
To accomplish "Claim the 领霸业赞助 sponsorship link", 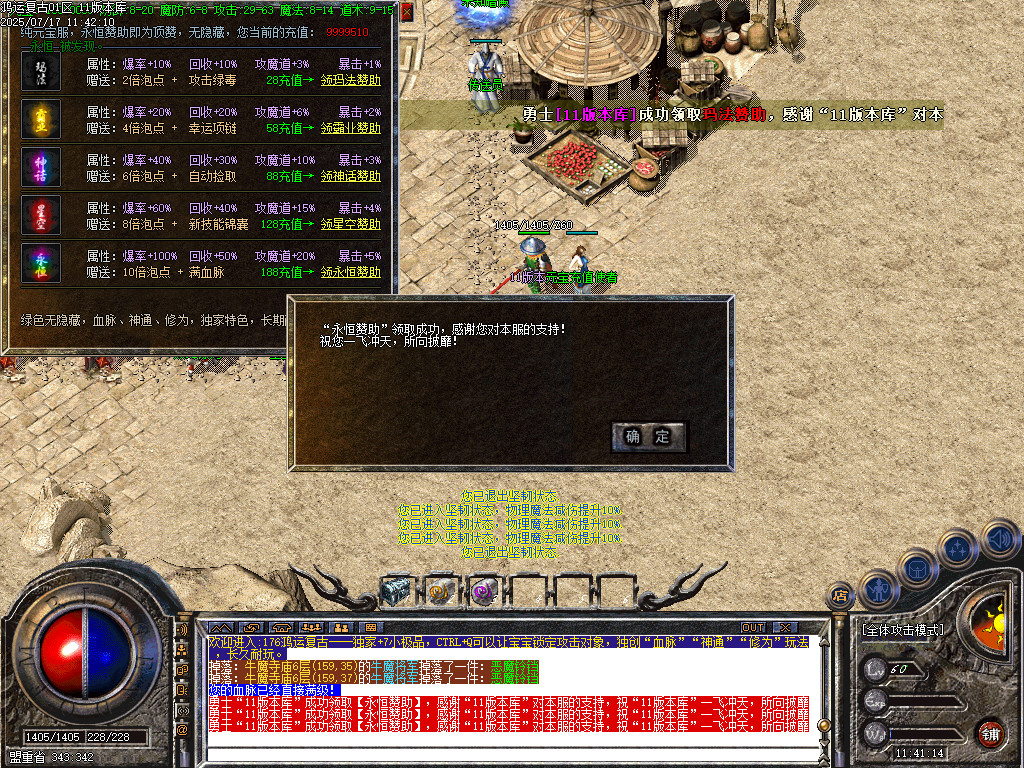I will pyautogui.click(x=350, y=128).
